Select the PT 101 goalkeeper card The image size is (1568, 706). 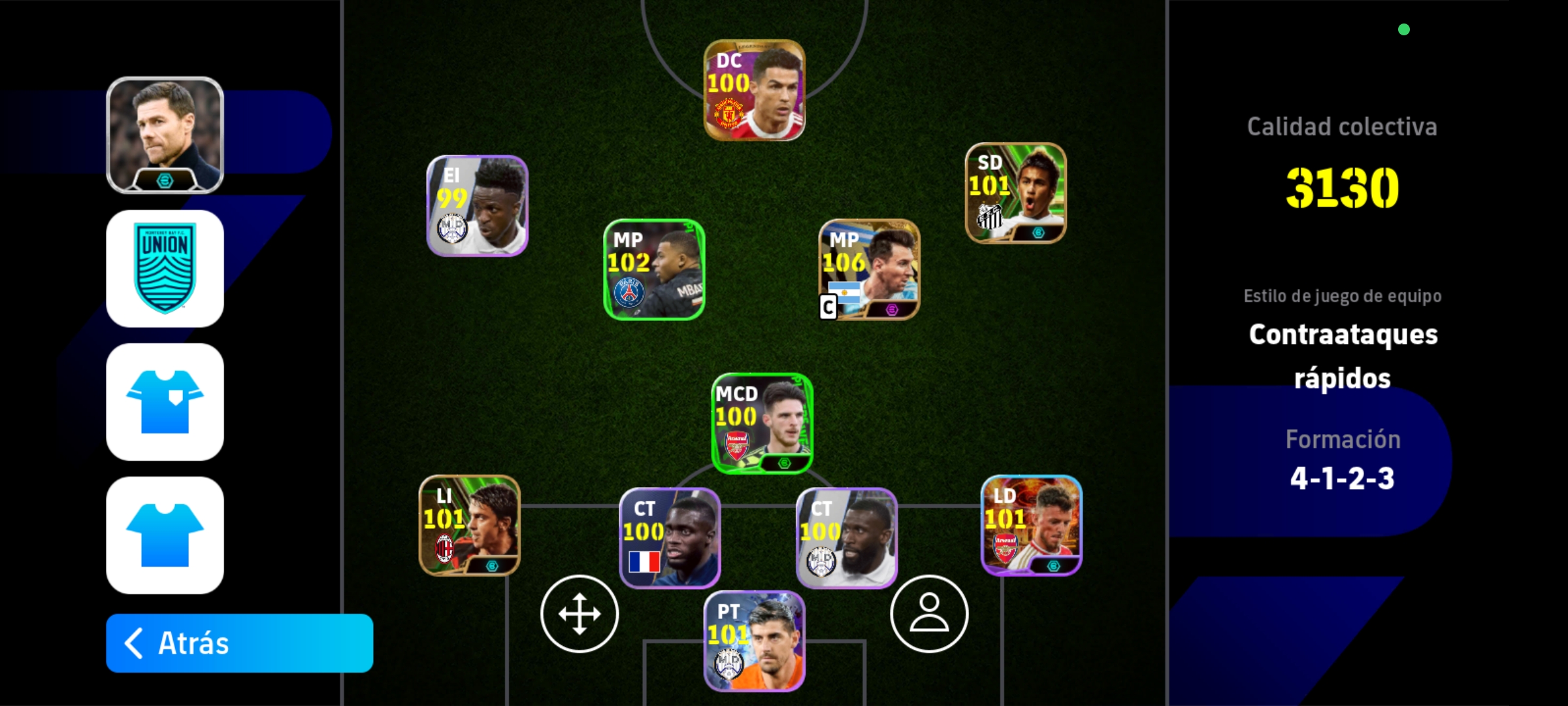pos(754,641)
